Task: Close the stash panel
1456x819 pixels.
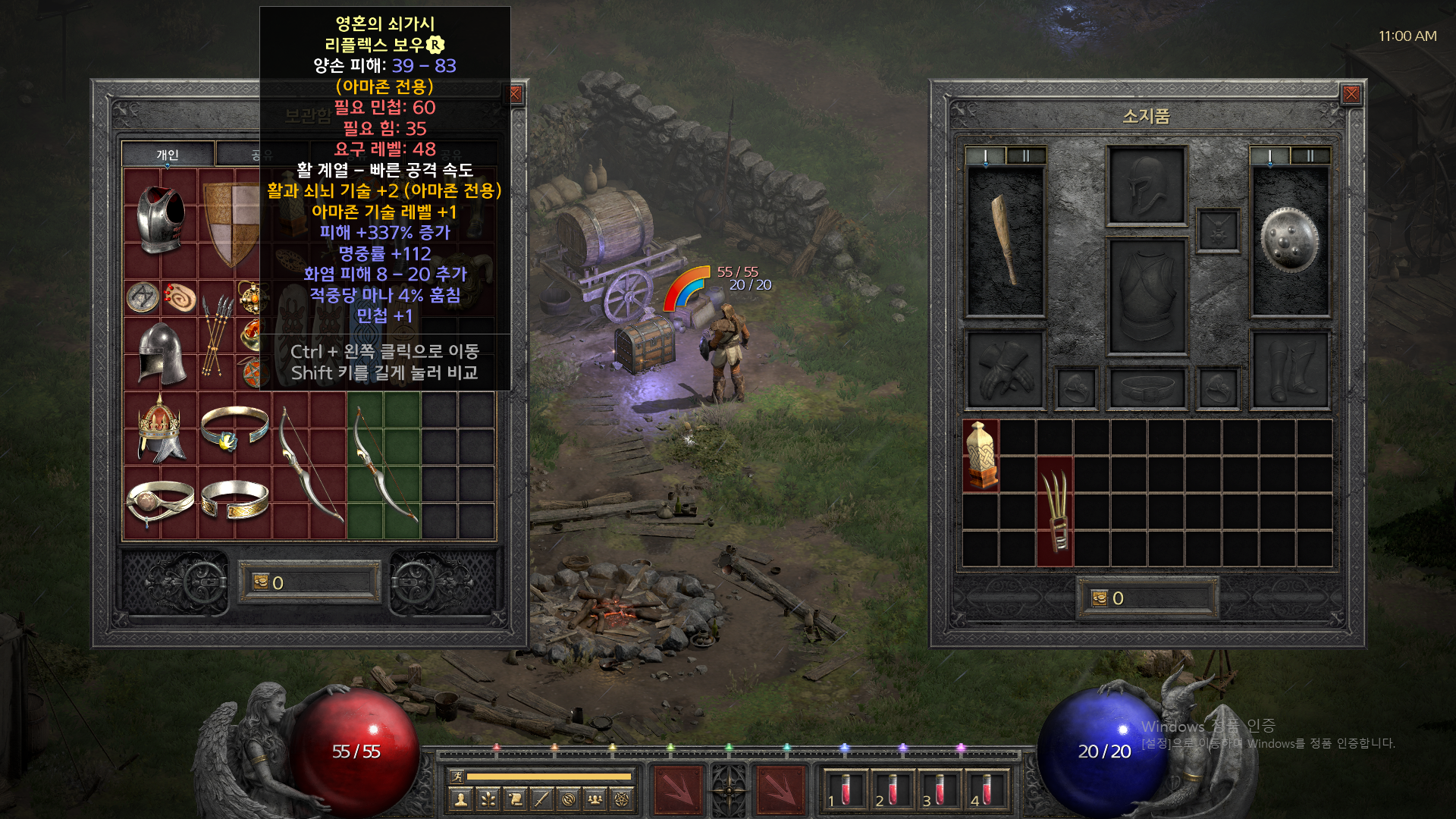Action: [x=516, y=94]
